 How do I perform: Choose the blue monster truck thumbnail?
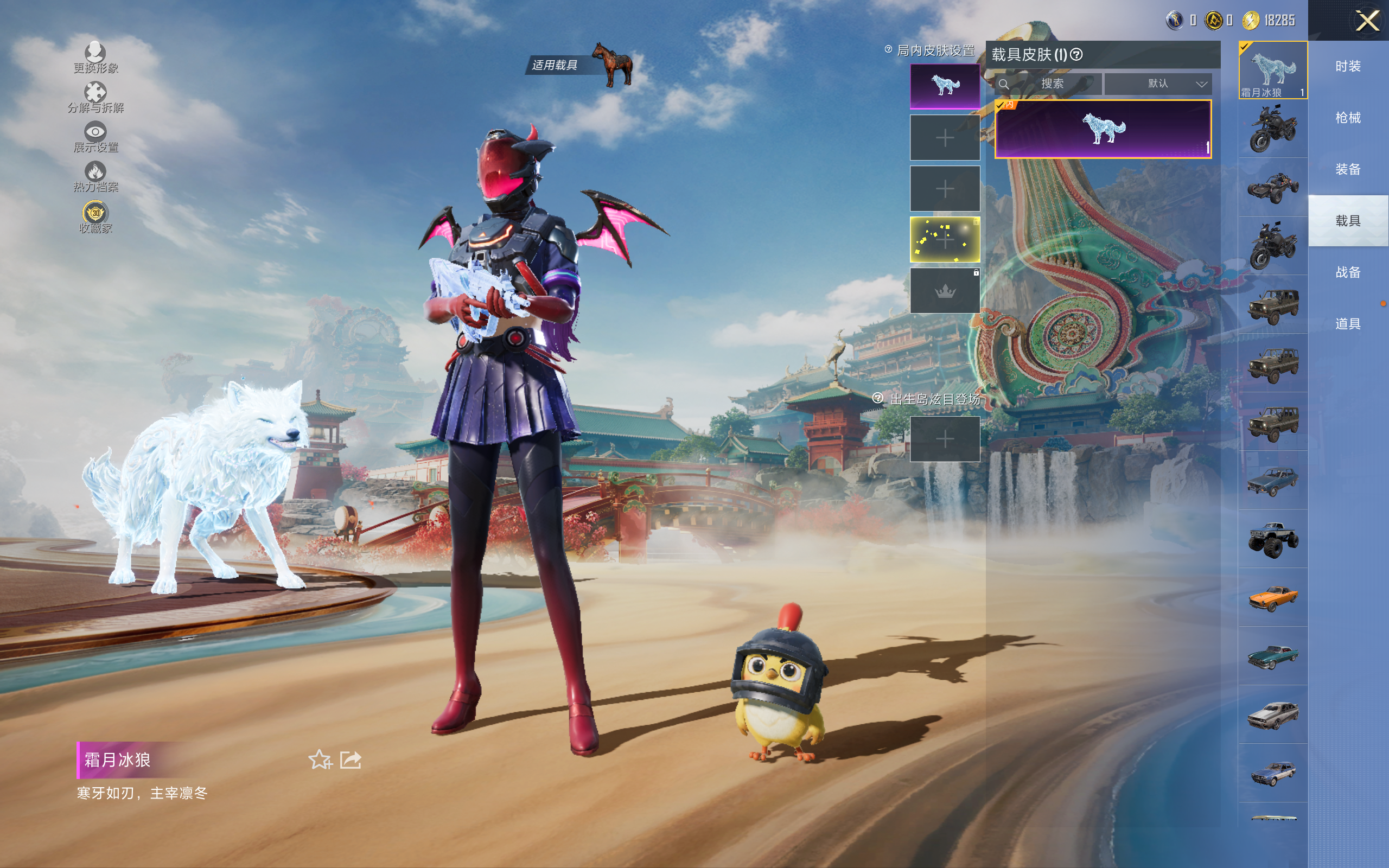(1272, 539)
